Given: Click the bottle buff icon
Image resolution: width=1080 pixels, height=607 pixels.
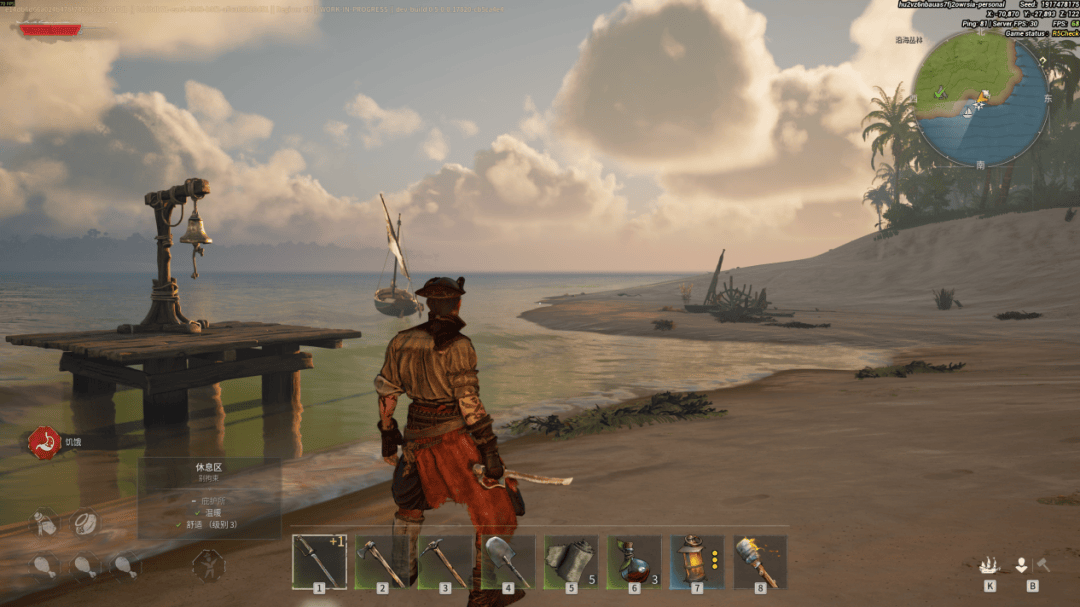Looking at the screenshot, I should [x=43, y=521].
